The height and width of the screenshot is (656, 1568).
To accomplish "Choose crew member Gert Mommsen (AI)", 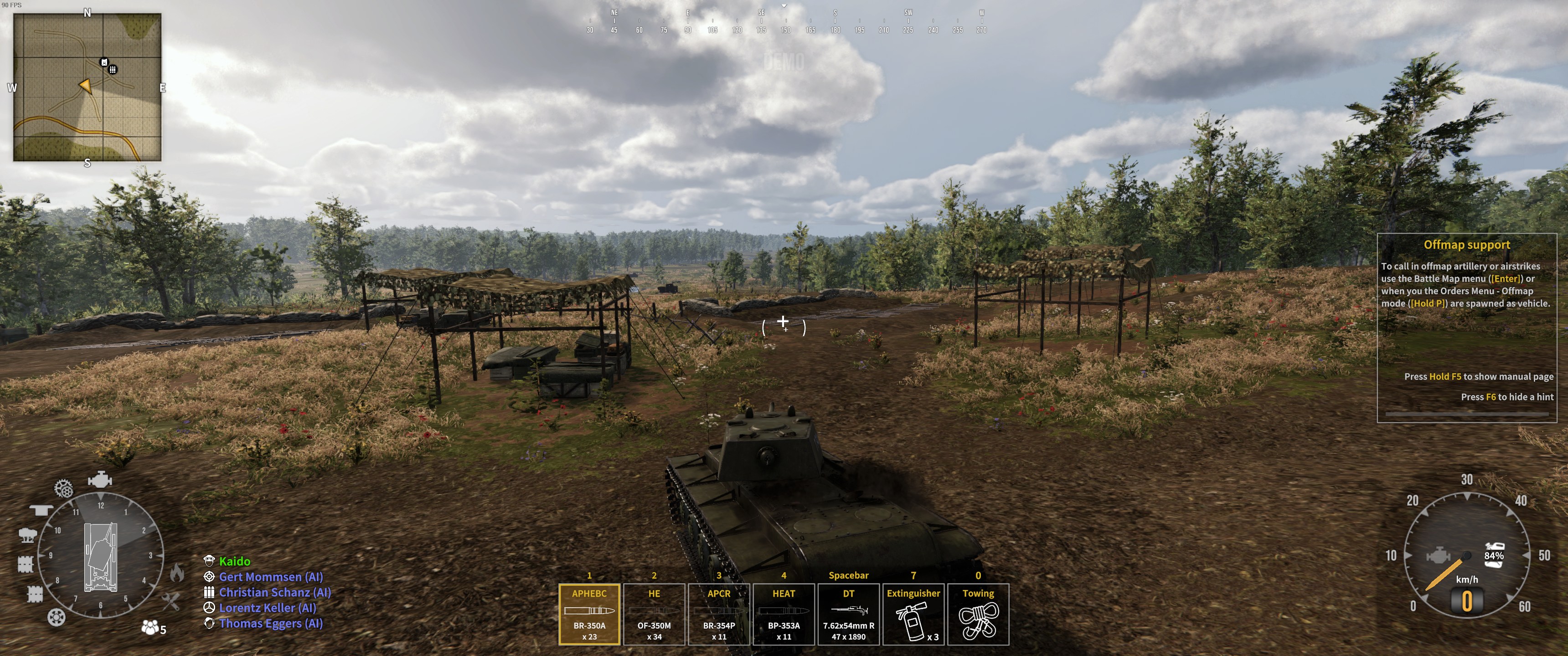I will click(x=270, y=577).
